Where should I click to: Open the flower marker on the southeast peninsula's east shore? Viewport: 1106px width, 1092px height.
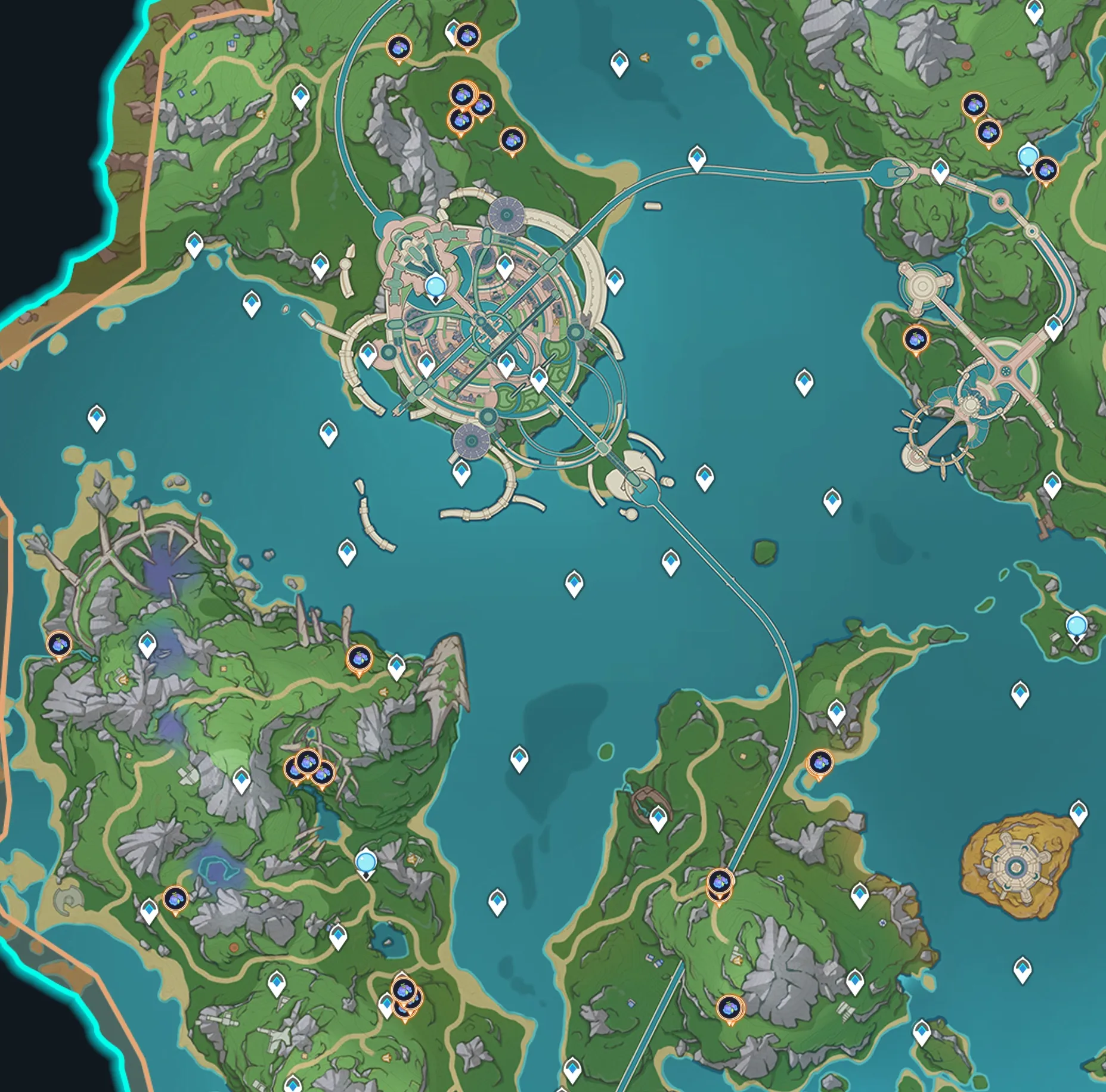820,762
